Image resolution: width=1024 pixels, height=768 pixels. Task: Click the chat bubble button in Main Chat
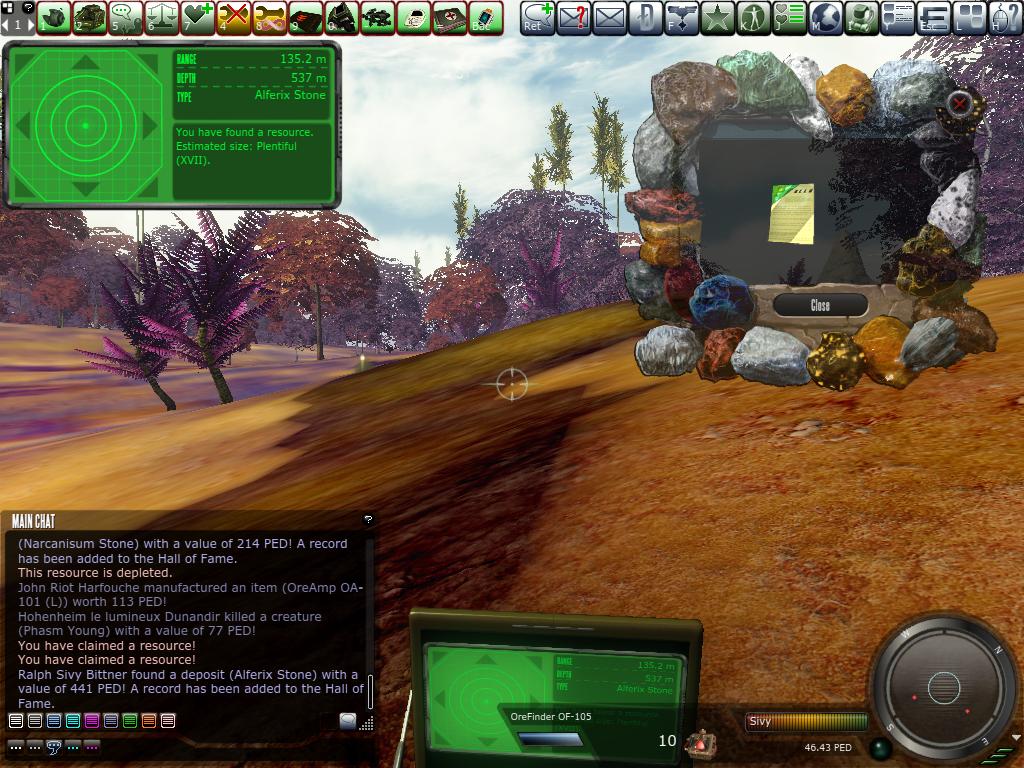(347, 721)
